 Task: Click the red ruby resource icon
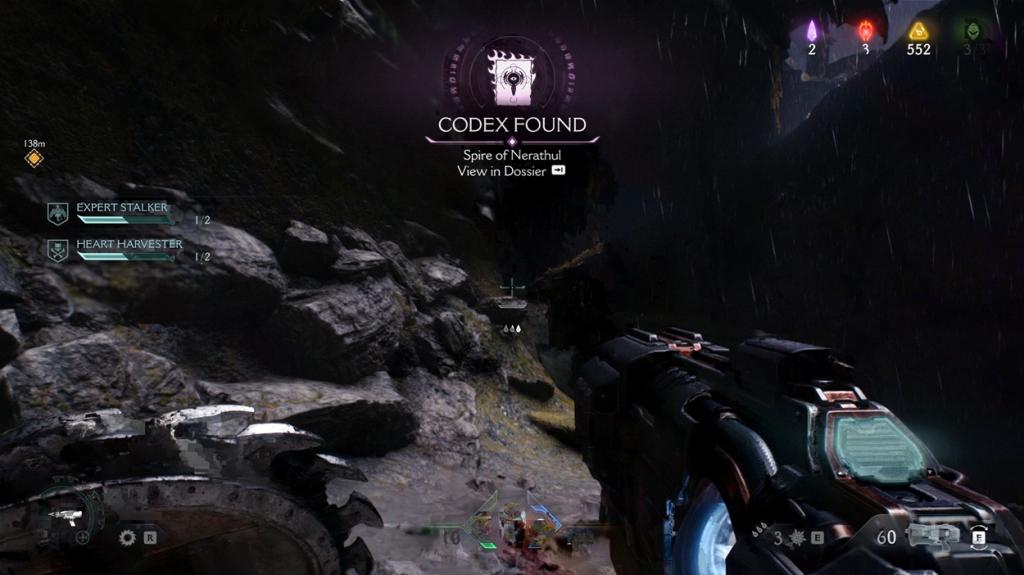(x=866, y=31)
